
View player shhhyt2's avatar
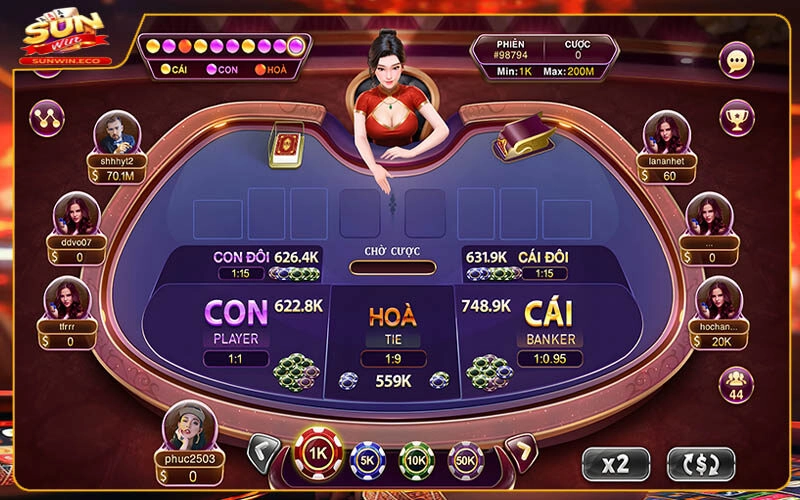[117, 133]
